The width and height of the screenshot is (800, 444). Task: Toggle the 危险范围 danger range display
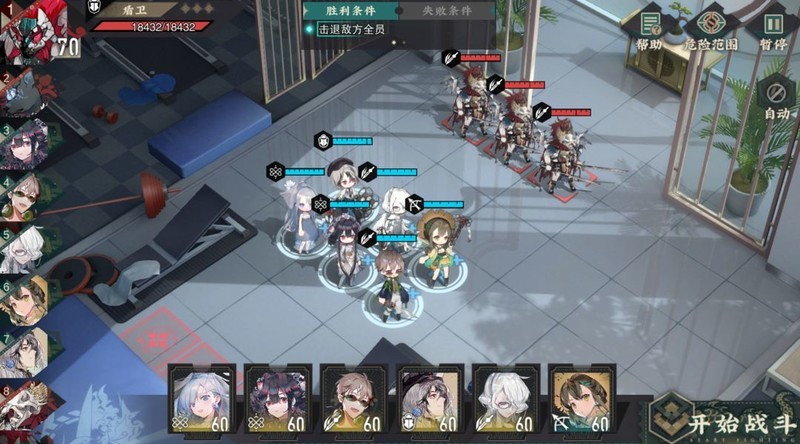click(x=711, y=30)
